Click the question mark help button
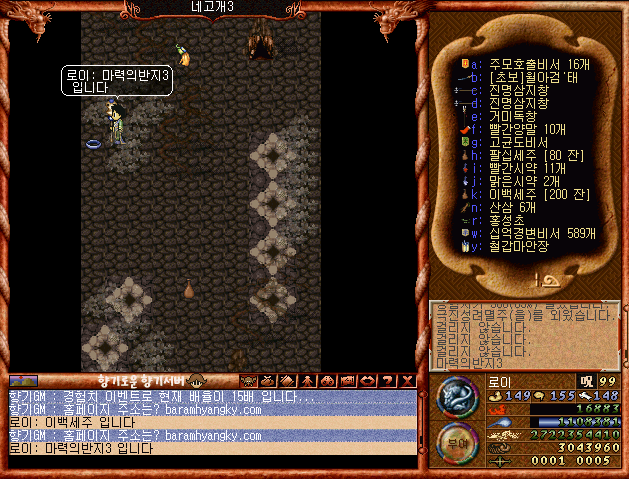 [x=389, y=381]
